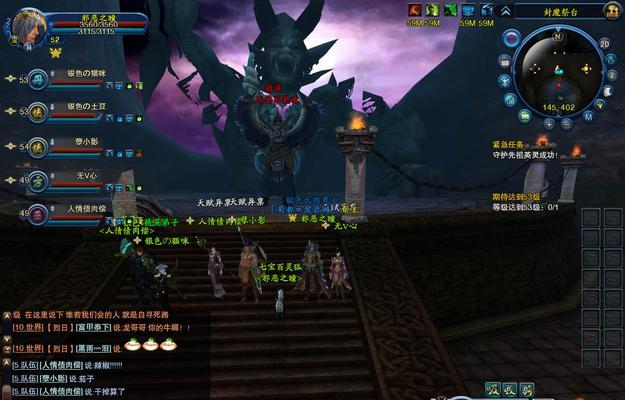Open the world map with M button
This screenshot has width=625, height=400.
tap(588, 116)
